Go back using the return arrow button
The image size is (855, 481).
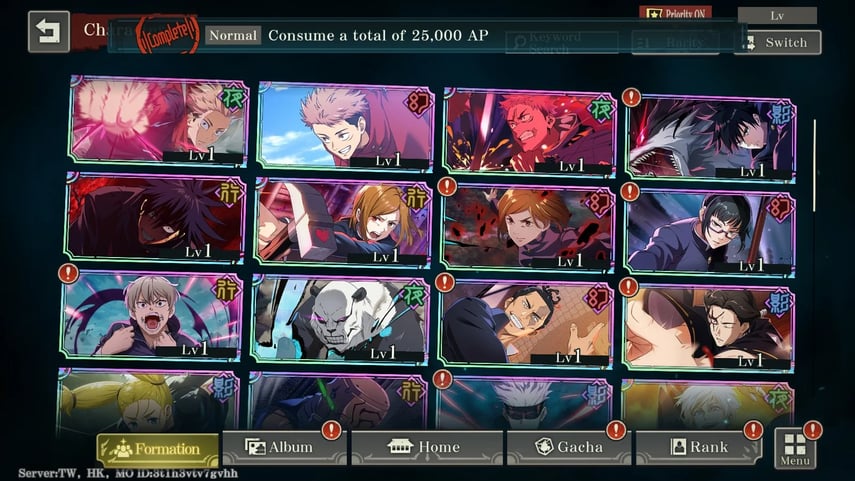tap(48, 31)
